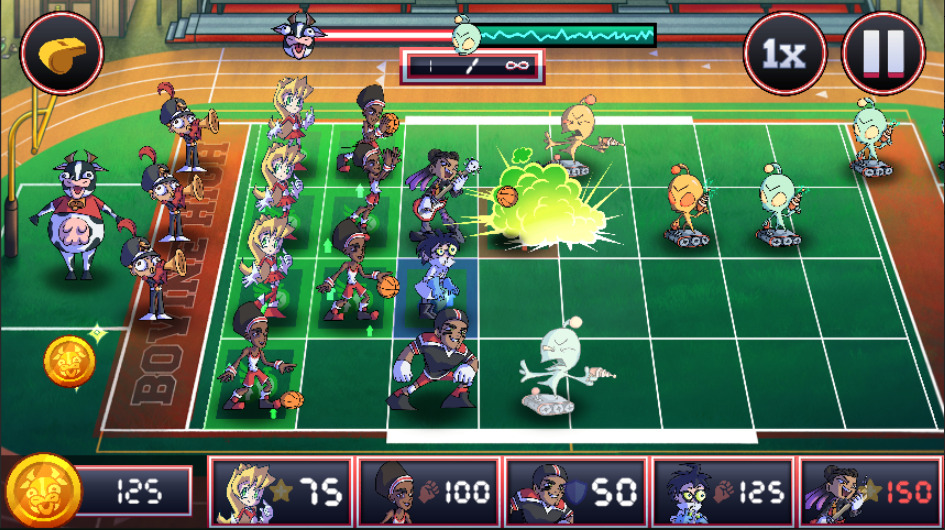Collect the gold cow coin on the sideline

(x=69, y=362)
